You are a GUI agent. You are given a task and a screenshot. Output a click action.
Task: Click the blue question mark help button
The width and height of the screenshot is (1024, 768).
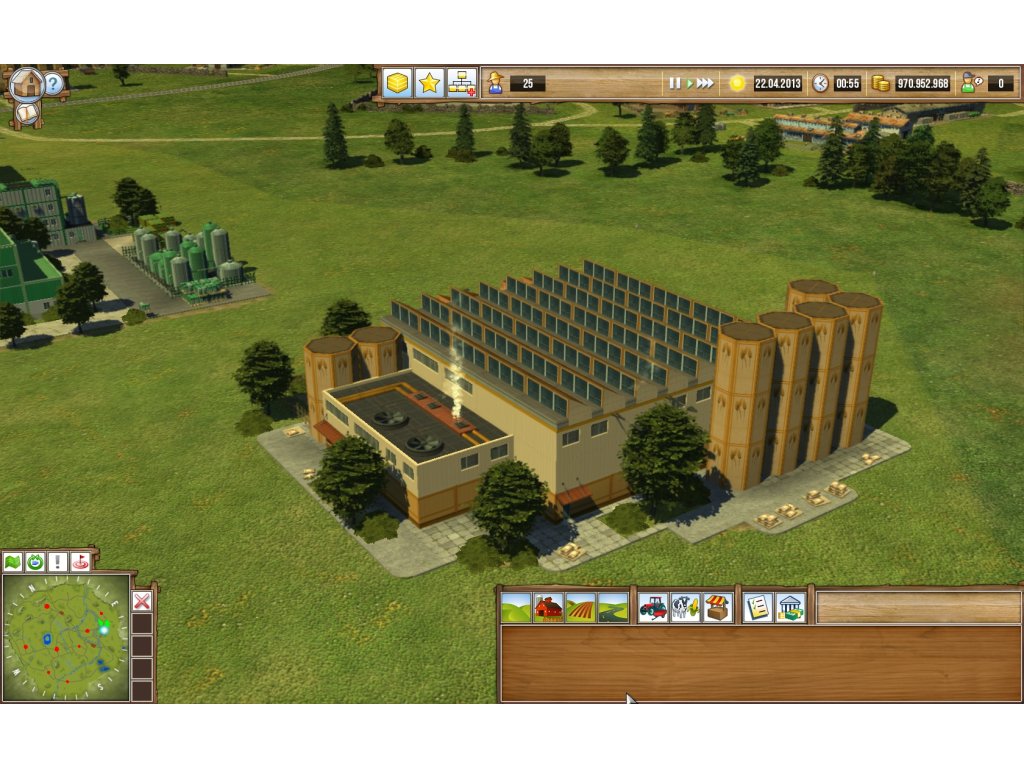tap(54, 84)
